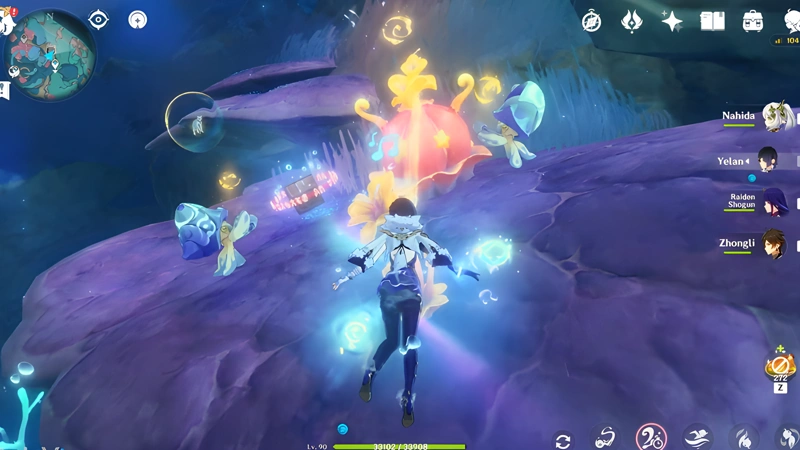The image size is (800, 450).
Task: Open the adventurer handbook book icon
Action: 712,20
